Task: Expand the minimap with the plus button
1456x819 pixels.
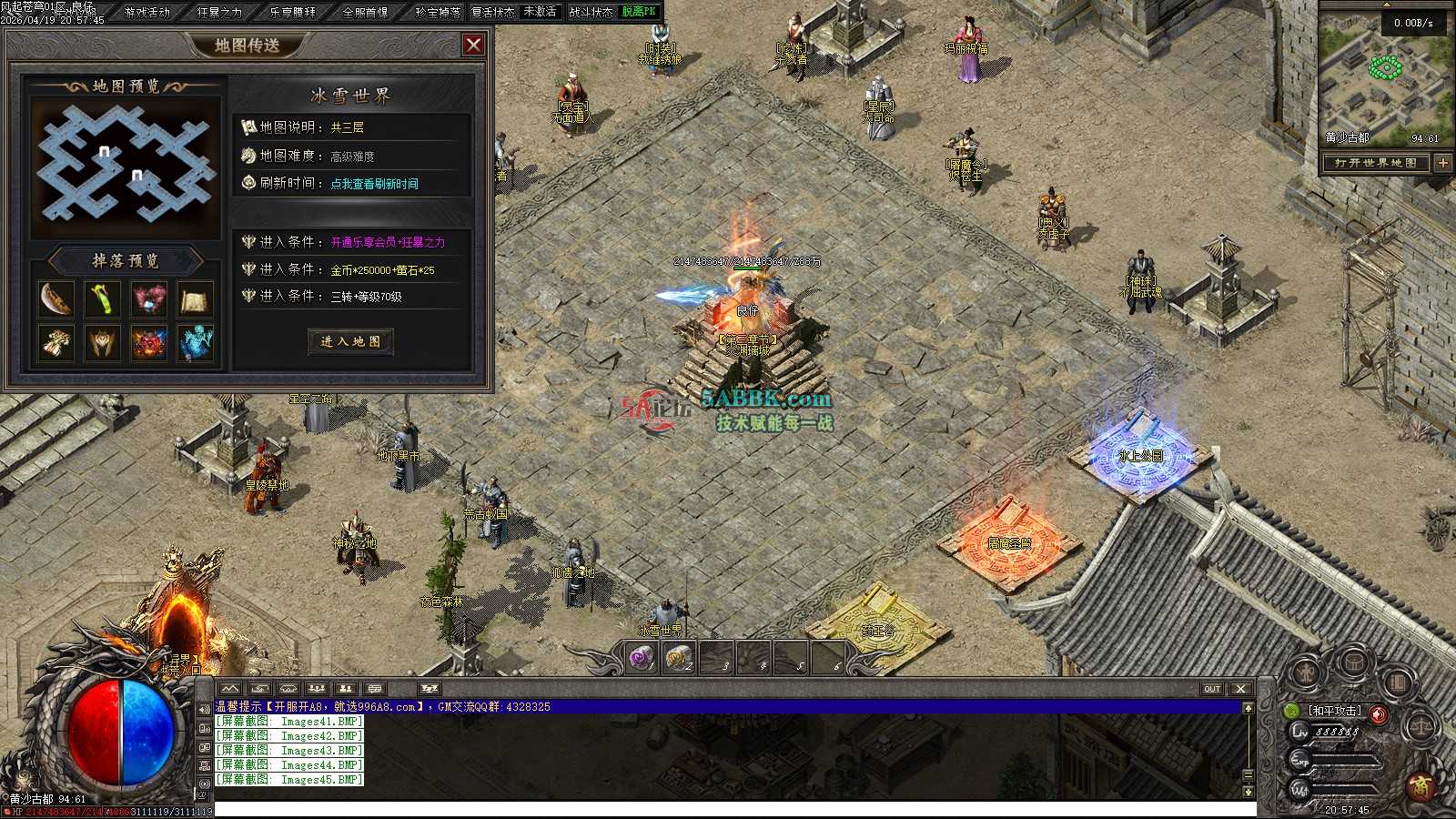Action: click(x=1443, y=163)
